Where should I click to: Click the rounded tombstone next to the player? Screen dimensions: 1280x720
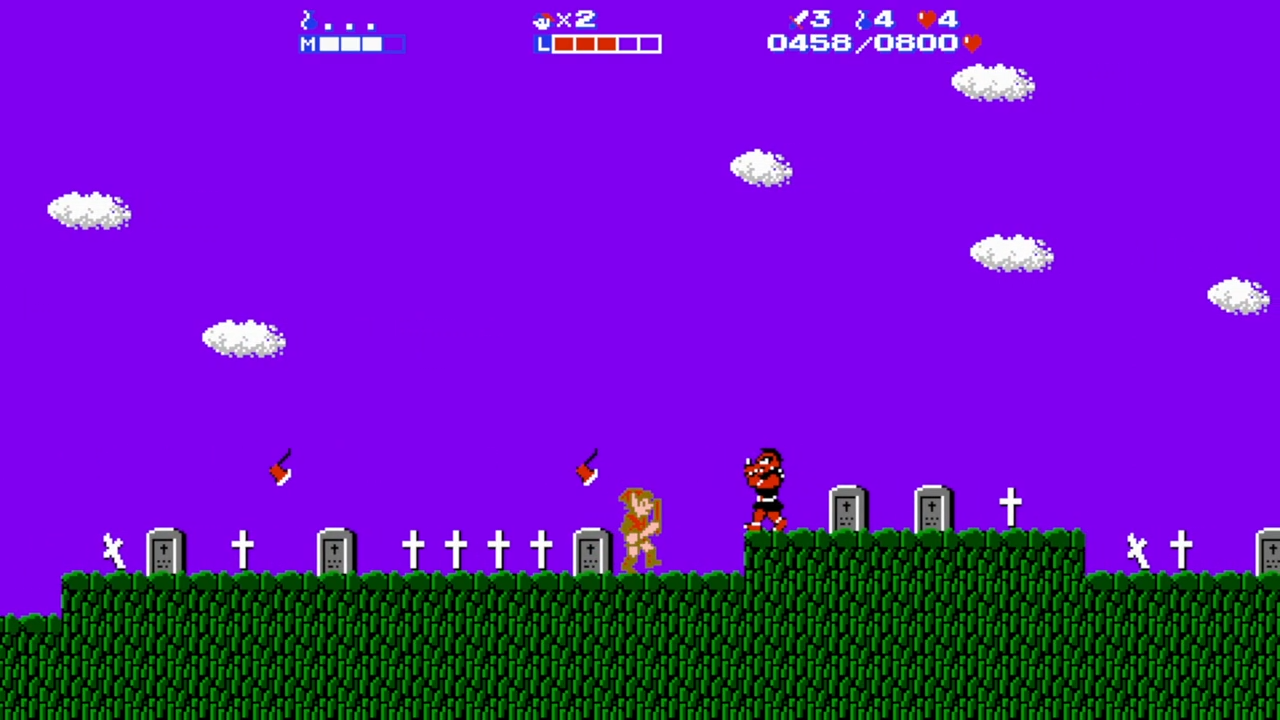coord(590,550)
